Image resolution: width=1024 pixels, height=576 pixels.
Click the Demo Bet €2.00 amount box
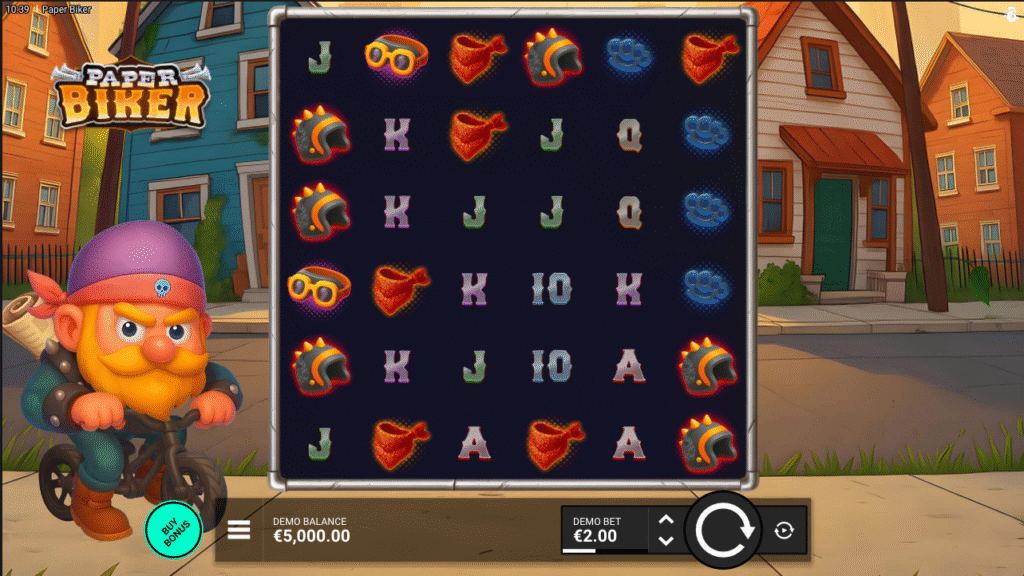tap(604, 530)
